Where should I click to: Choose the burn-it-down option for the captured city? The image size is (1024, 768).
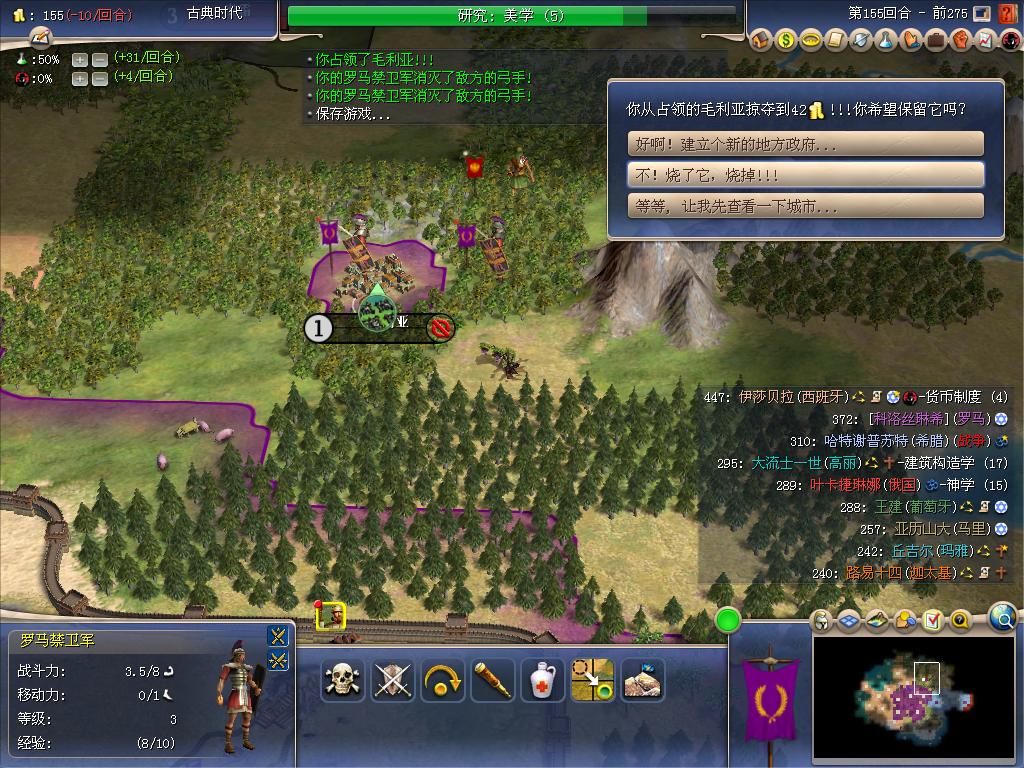coord(805,175)
